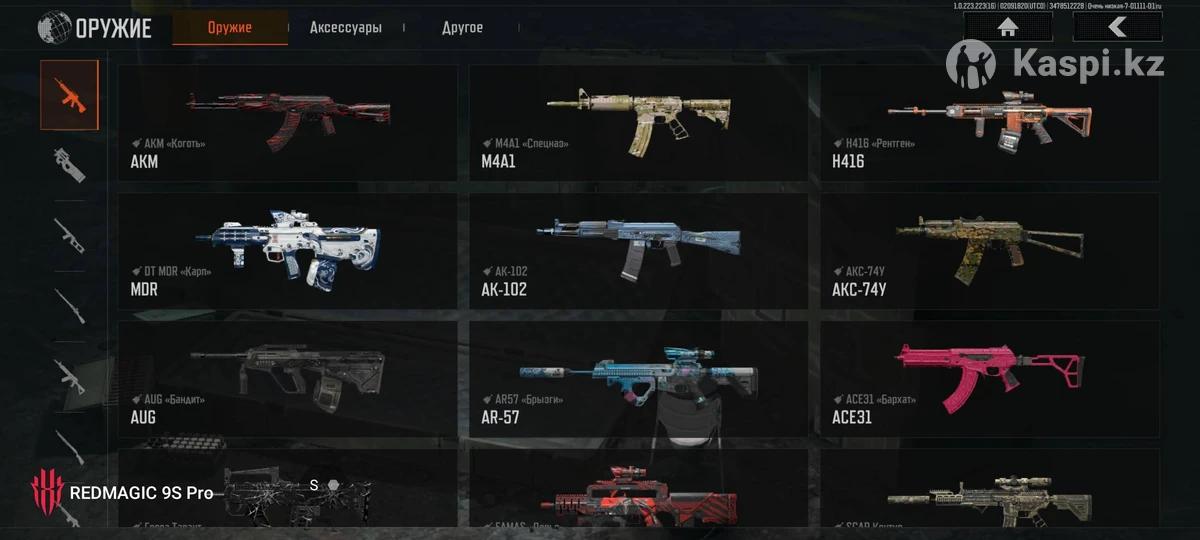Pick the AR-57 «Брызги» weapon tile
Viewport: 1200px width, 540px height.
[x=638, y=378]
